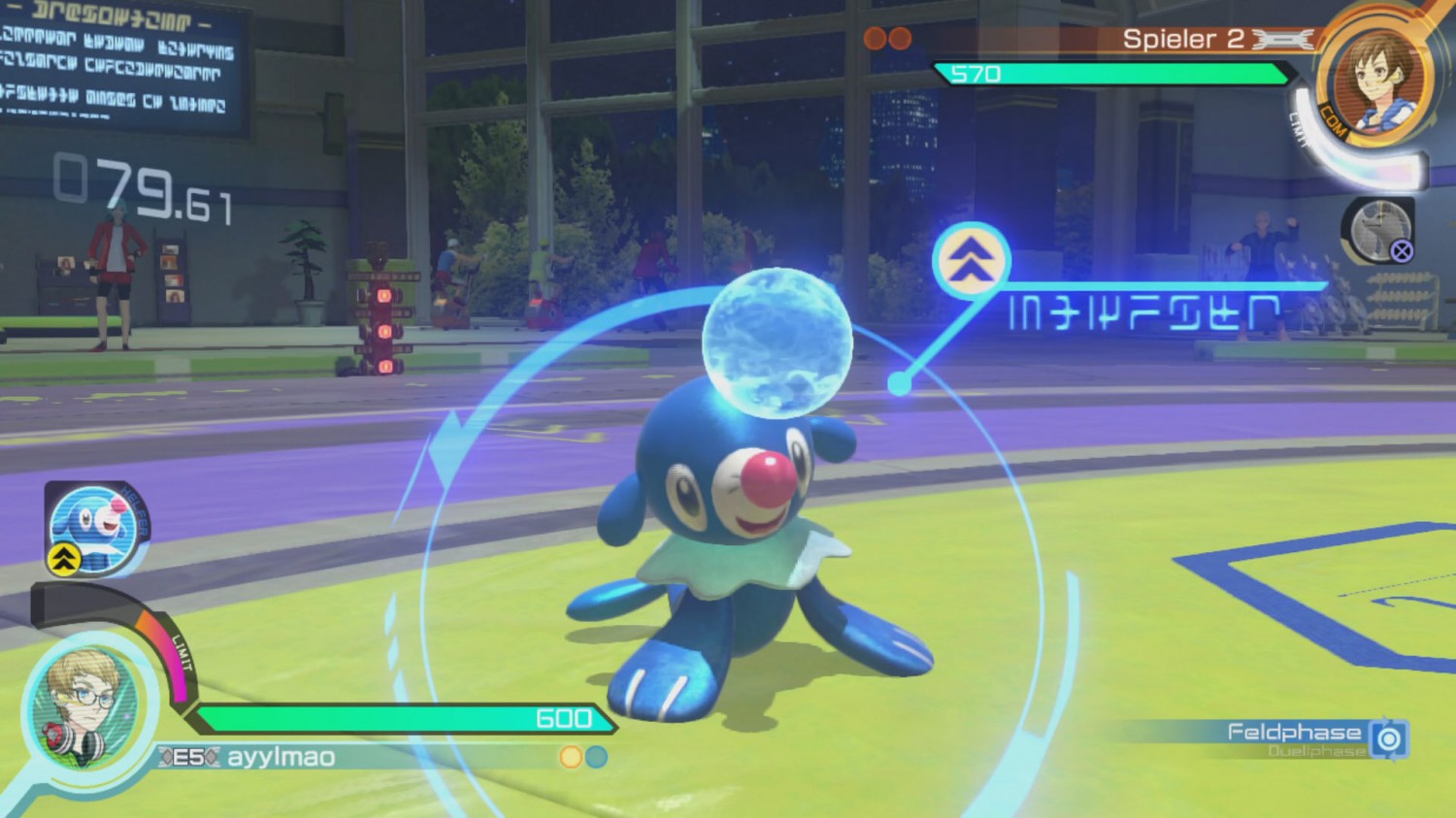The width and height of the screenshot is (1456, 818).
Task: Click the double-arrow buff icon
Action: click(x=972, y=260)
